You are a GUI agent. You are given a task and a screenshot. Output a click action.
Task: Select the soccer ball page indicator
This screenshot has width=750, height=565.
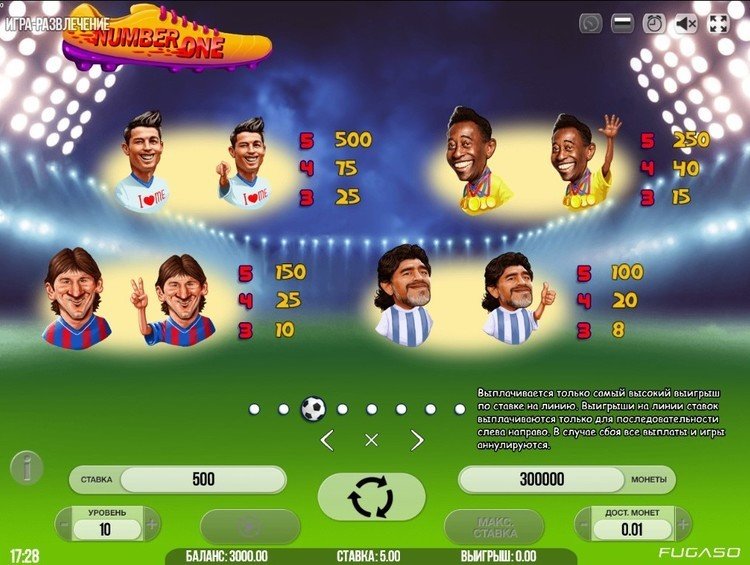click(313, 408)
